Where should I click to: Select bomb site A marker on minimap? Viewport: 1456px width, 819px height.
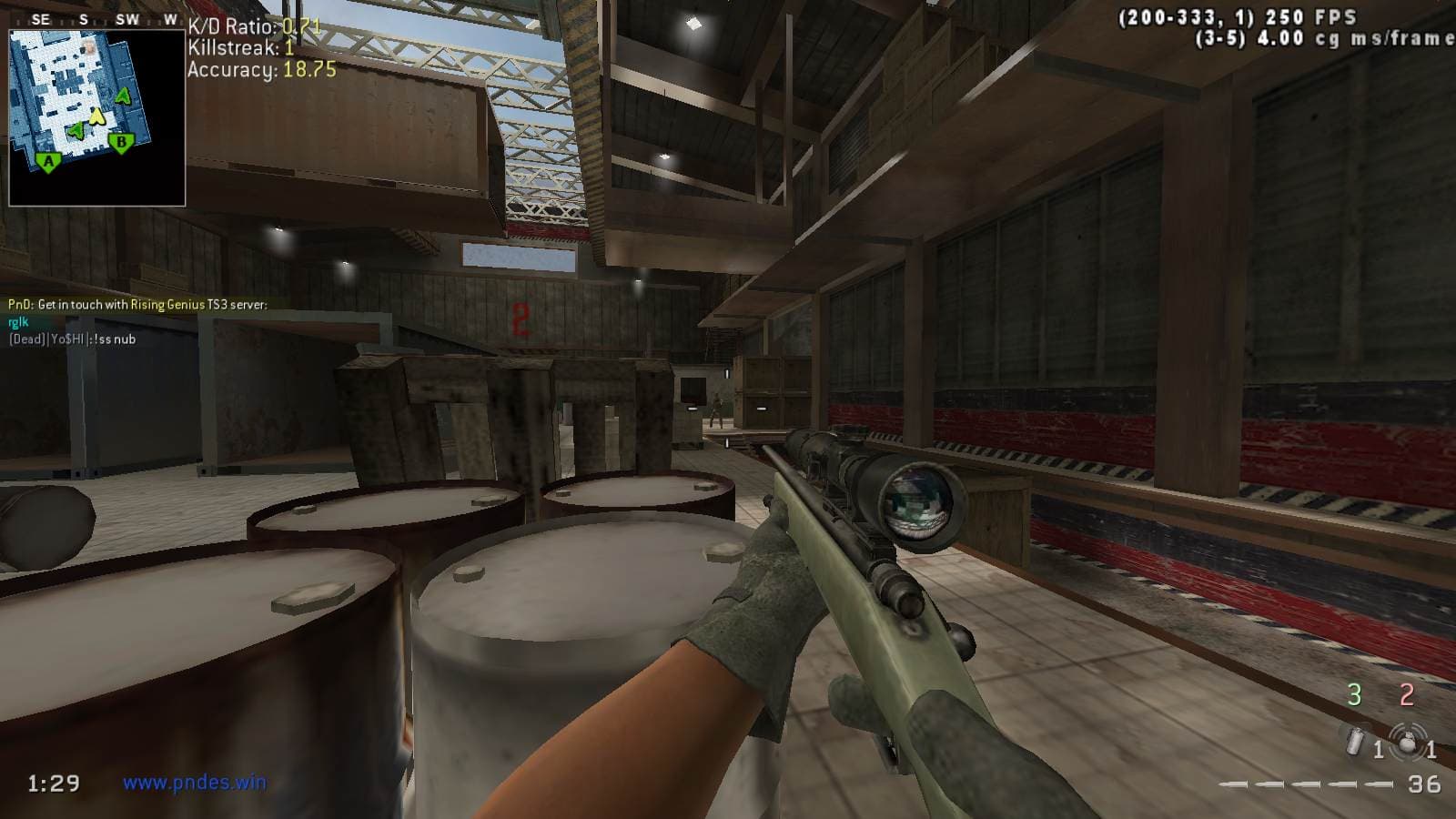48,163
